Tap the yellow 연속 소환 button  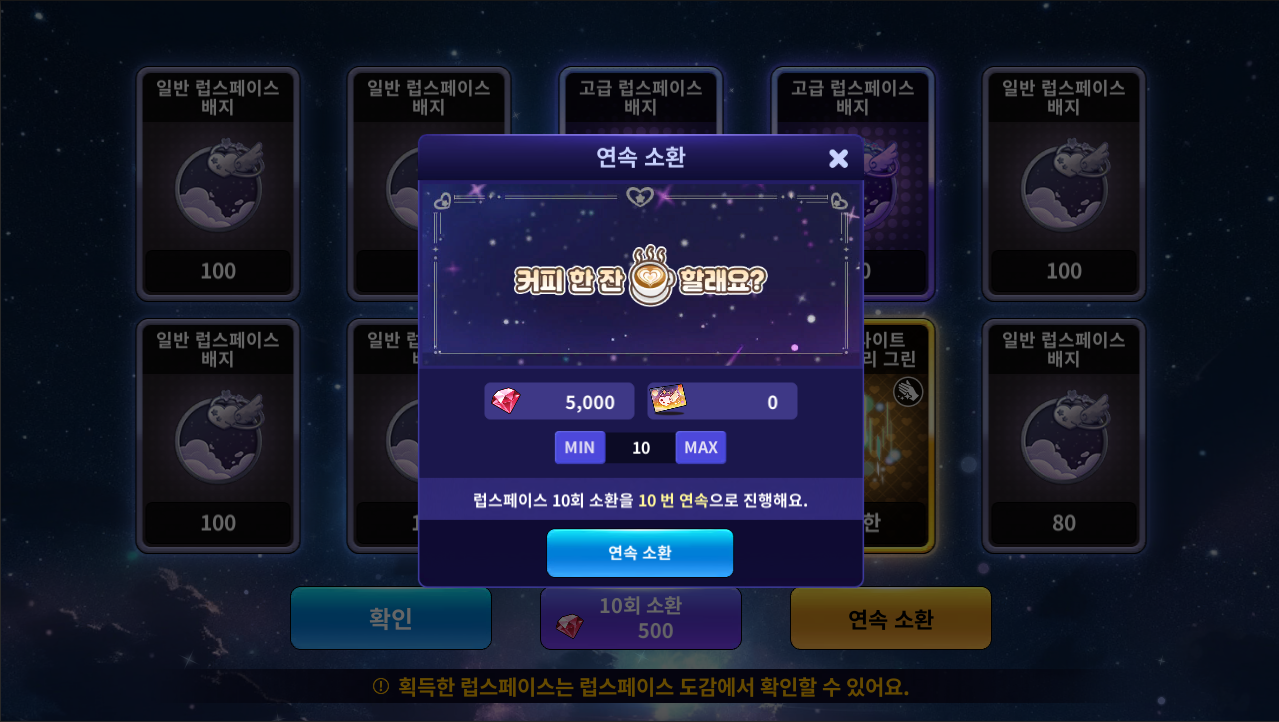[x=890, y=618]
